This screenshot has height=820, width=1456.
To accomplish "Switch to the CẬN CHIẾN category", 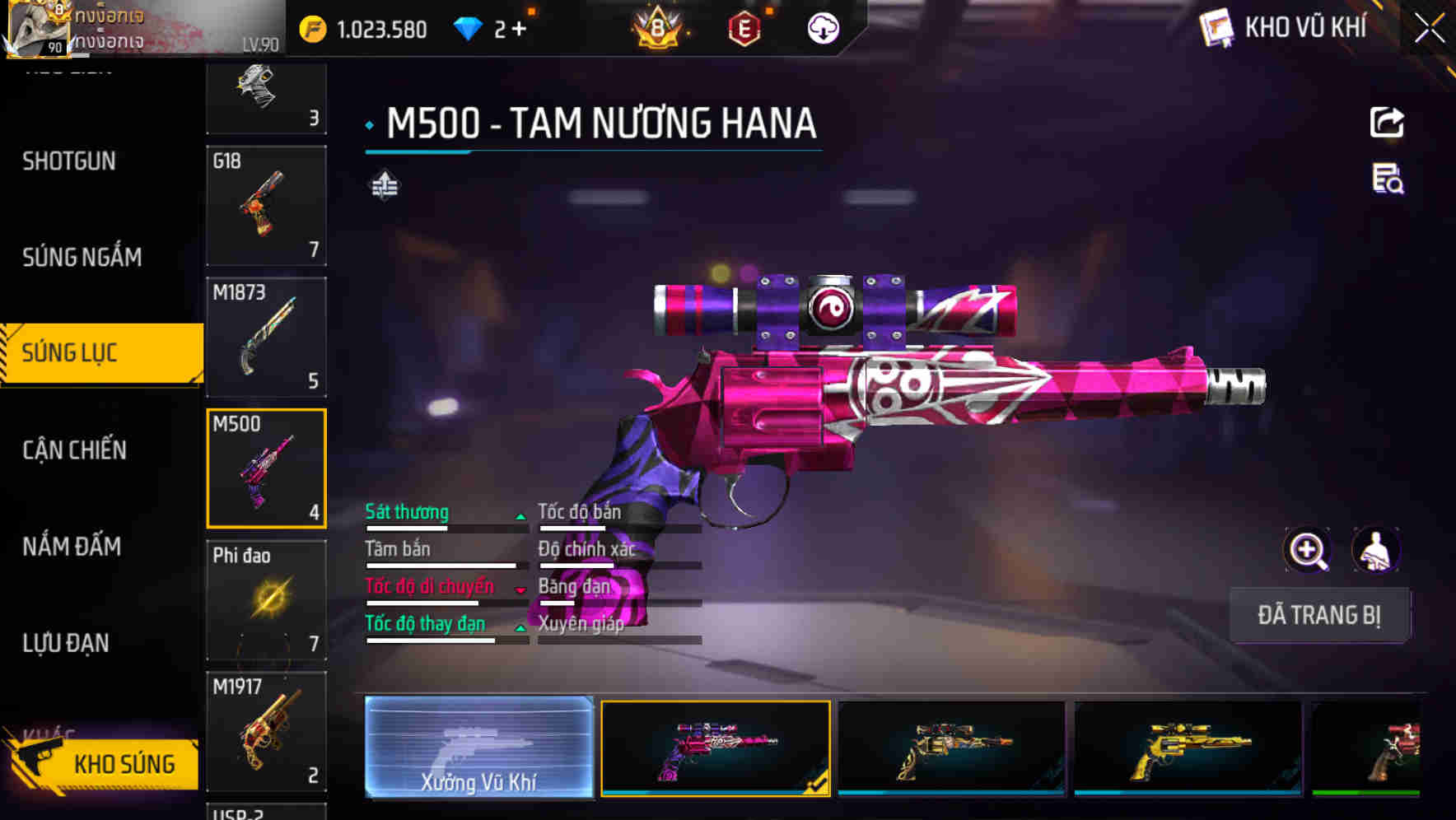I will pyautogui.click(x=74, y=450).
